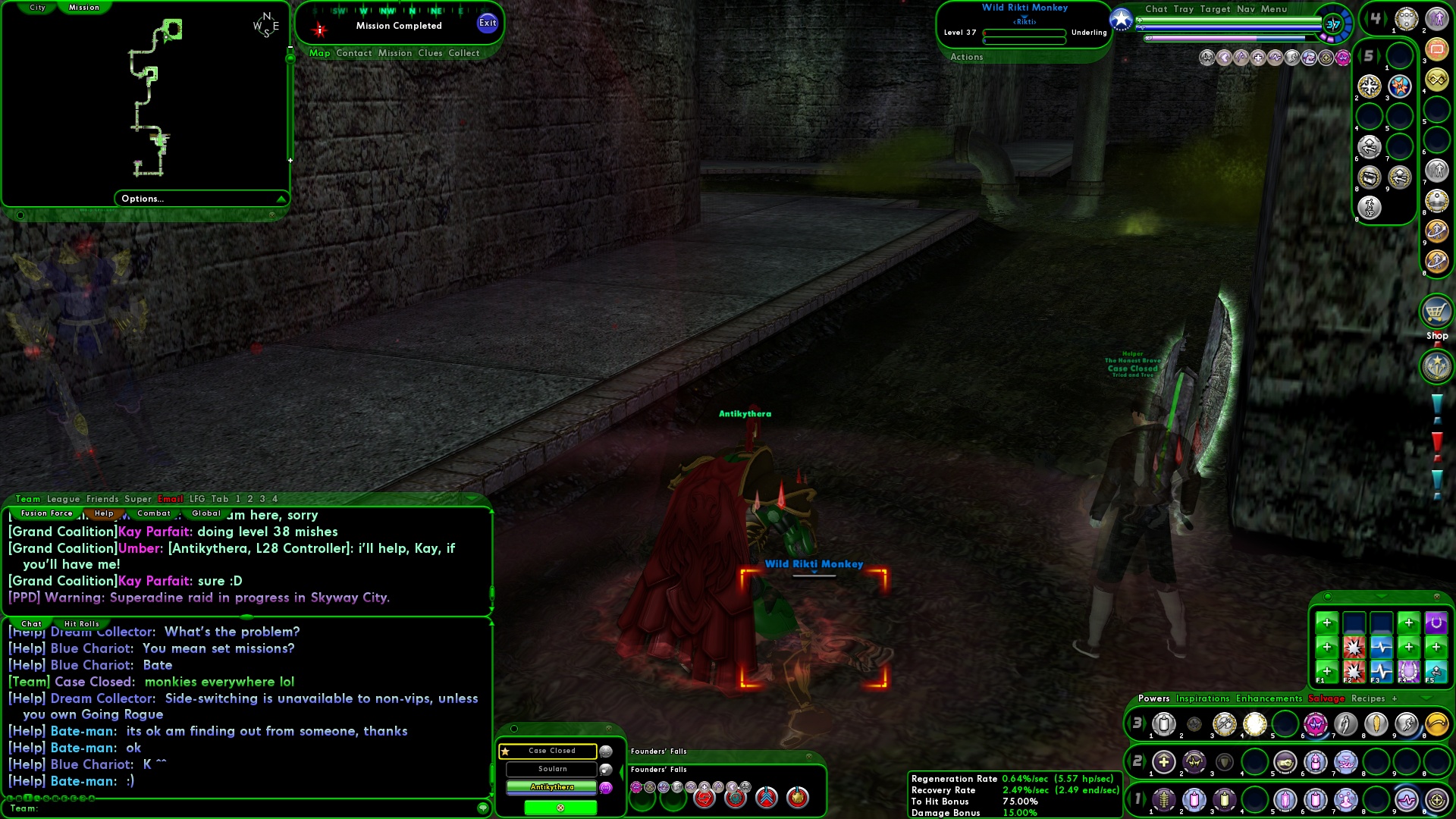Click the Exit button on Mission Completed
This screenshot has height=819, width=1456.
[486, 22]
